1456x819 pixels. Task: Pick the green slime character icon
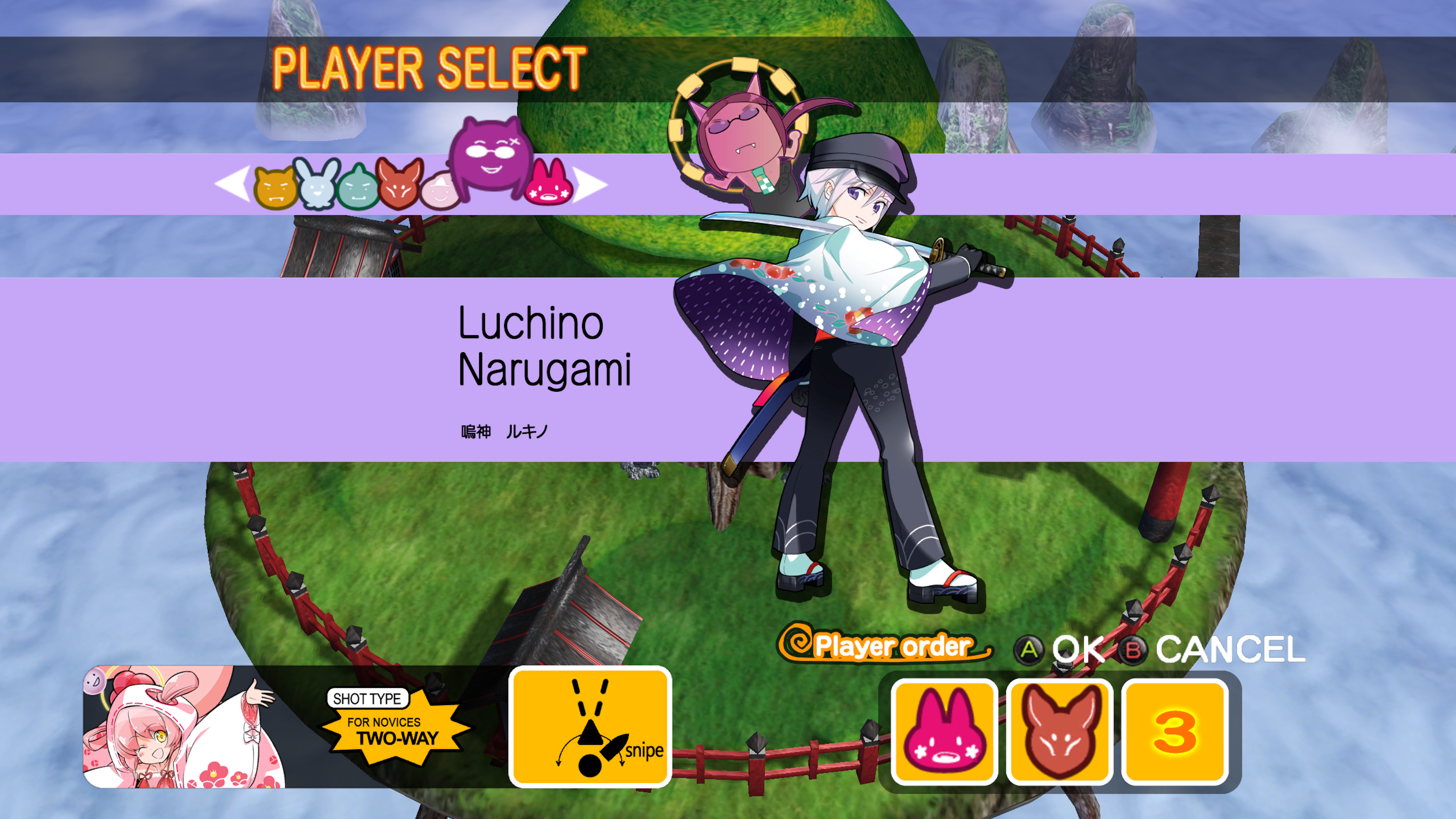[358, 188]
